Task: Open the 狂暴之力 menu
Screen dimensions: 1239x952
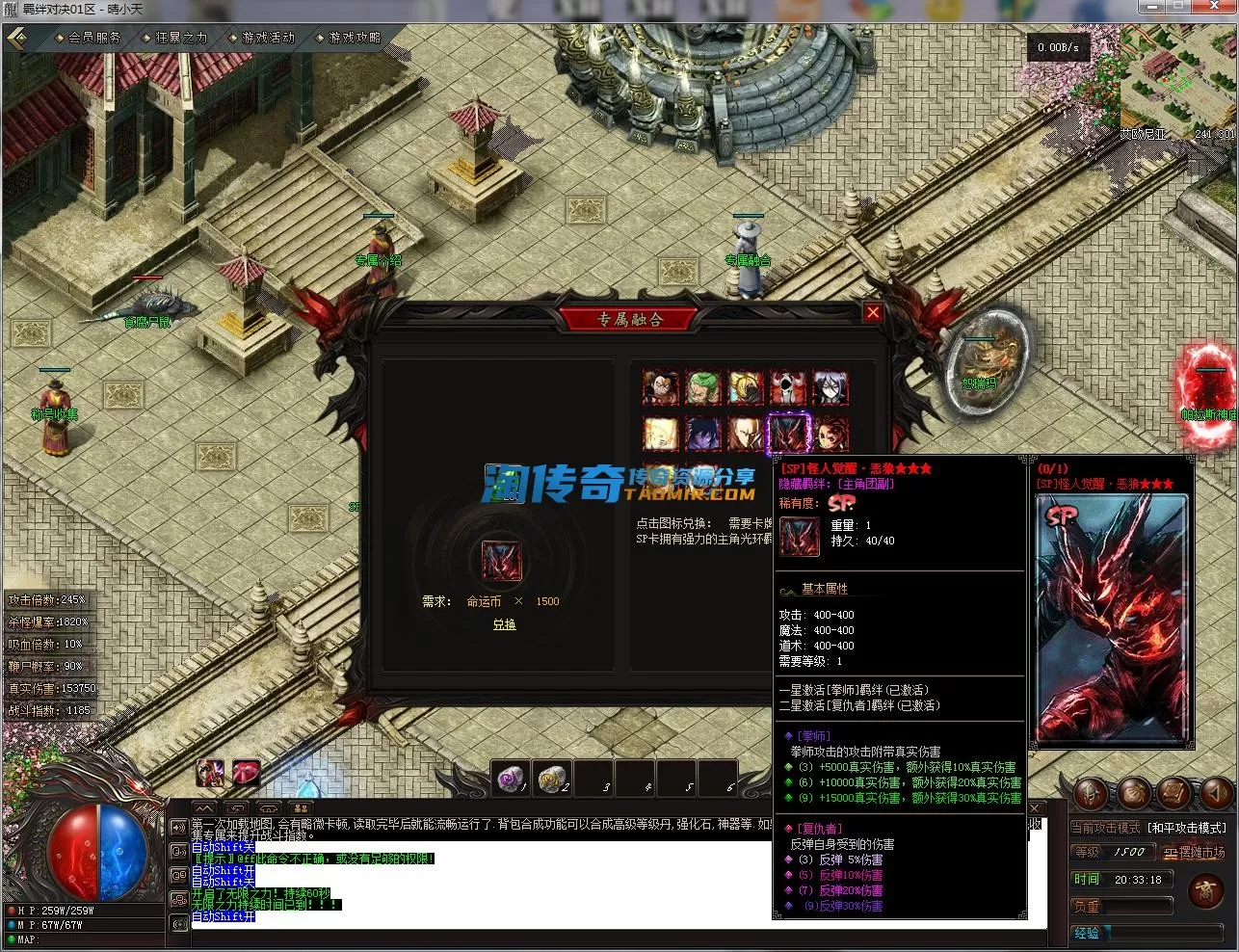Action: click(x=181, y=38)
